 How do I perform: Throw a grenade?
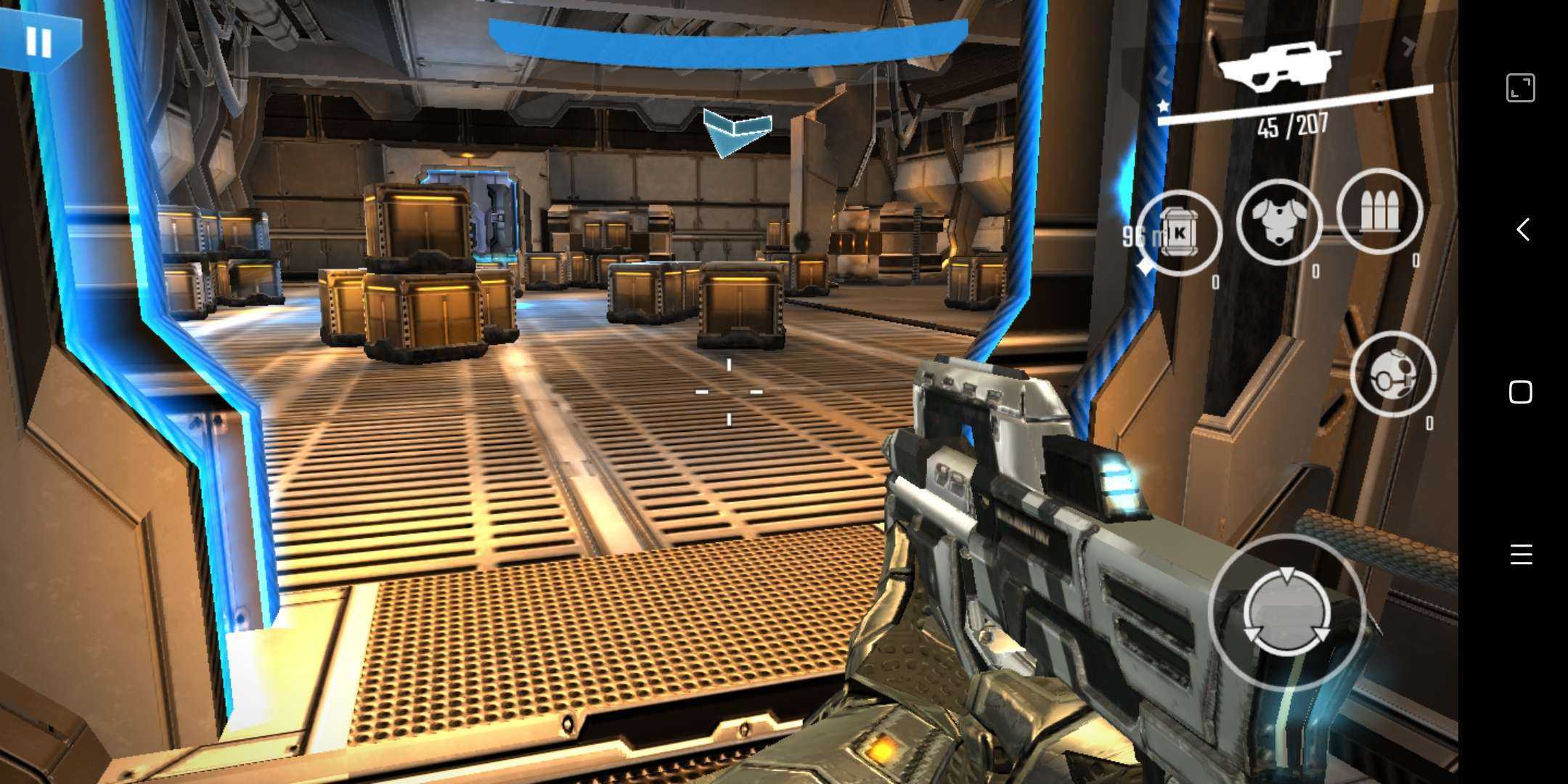click(x=1392, y=373)
